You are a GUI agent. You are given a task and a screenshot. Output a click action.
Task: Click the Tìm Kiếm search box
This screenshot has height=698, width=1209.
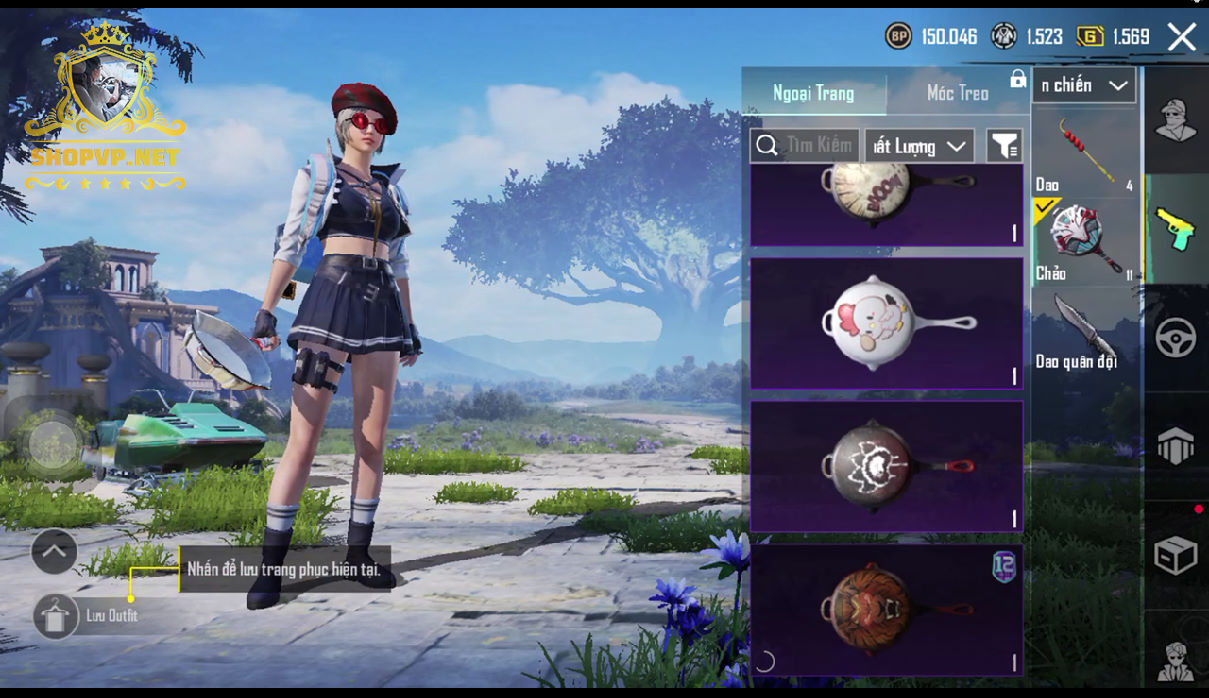pos(805,146)
